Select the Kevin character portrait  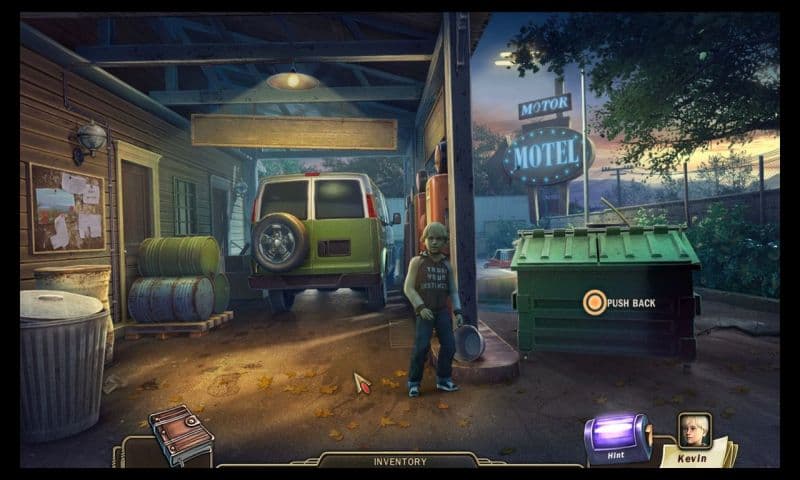coord(694,432)
